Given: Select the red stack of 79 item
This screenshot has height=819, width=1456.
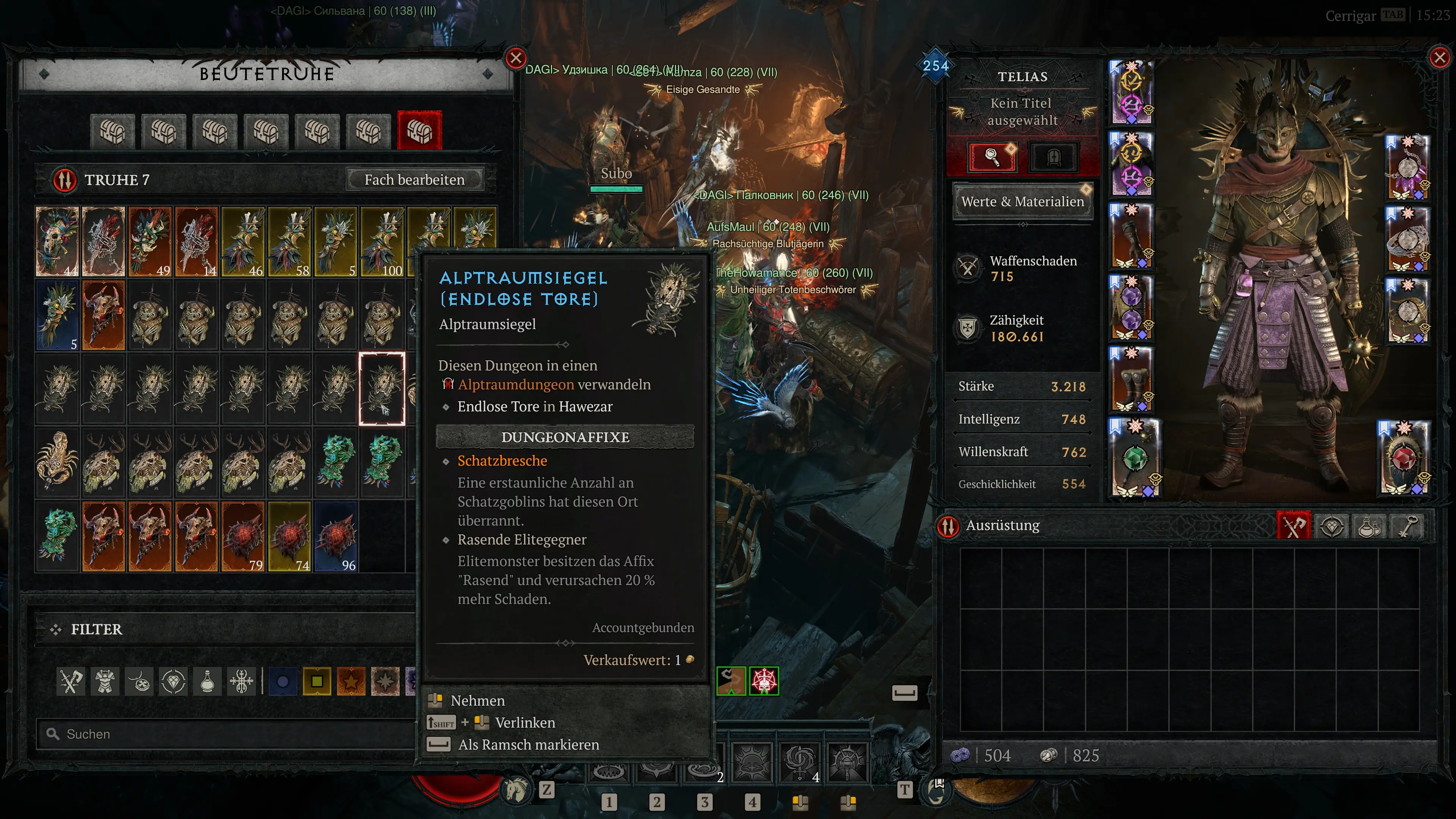Looking at the screenshot, I should click(243, 536).
